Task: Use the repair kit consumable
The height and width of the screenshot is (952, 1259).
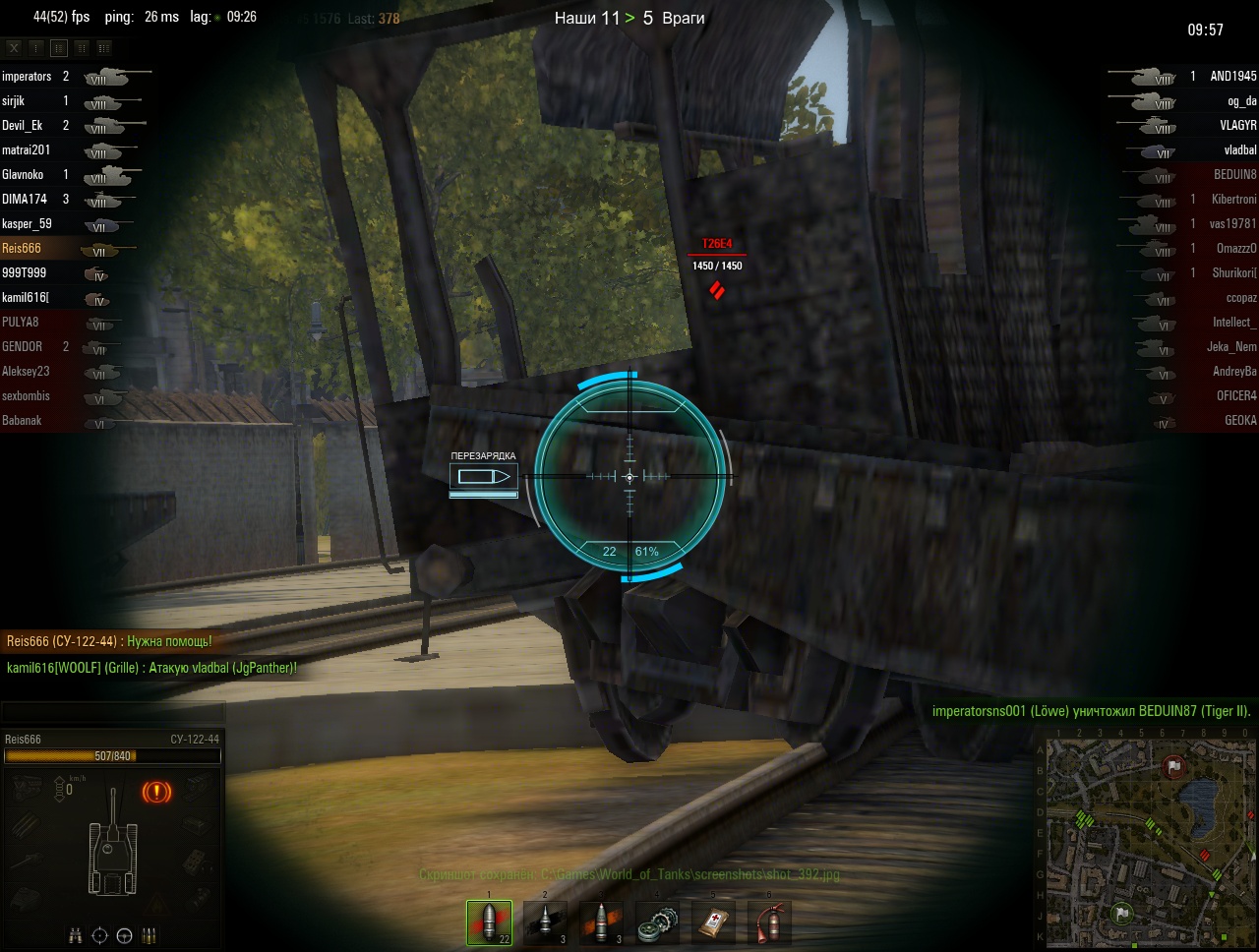Action: [x=657, y=922]
